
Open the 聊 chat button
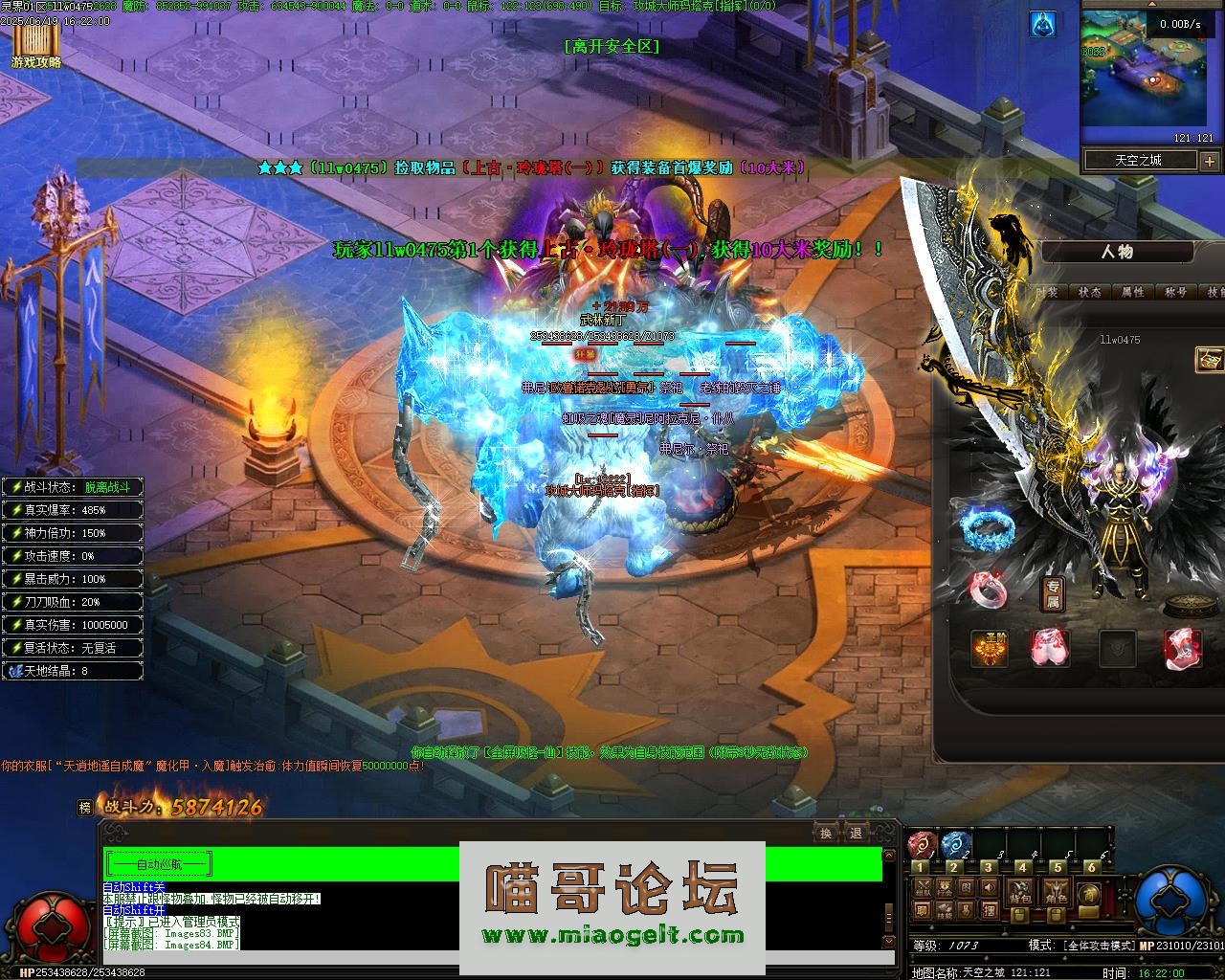click(923, 909)
